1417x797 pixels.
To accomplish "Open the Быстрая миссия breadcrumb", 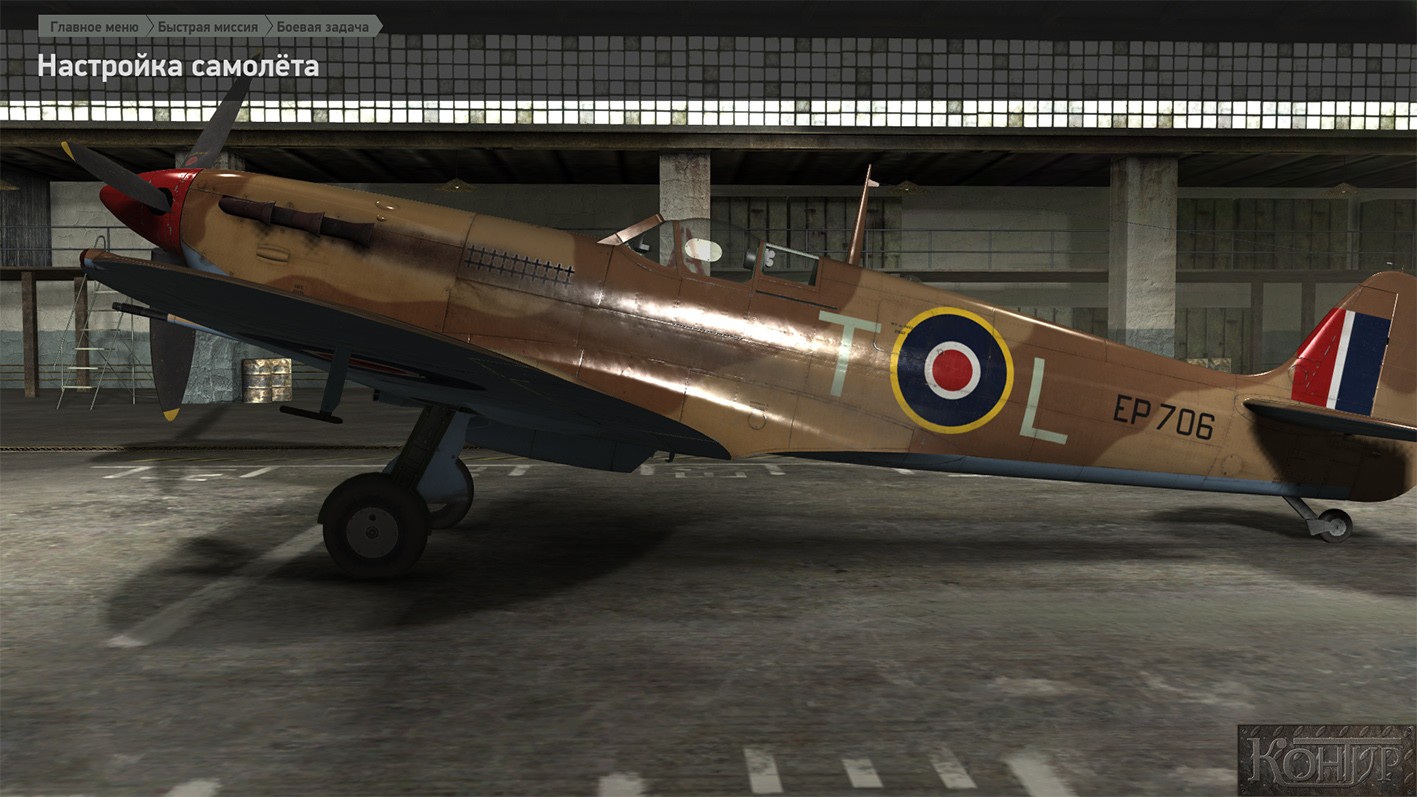I will coord(207,26).
